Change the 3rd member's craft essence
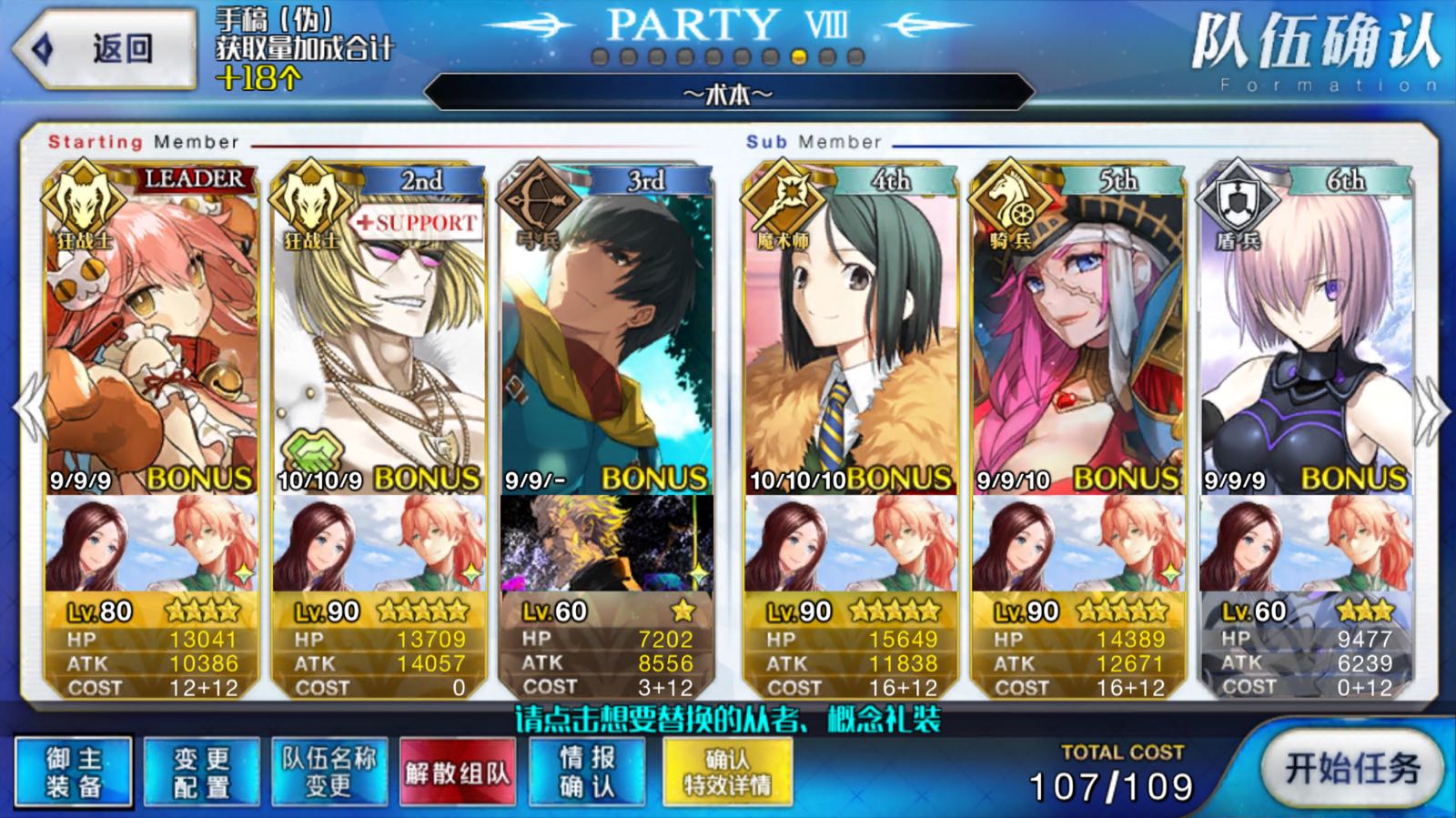The image size is (1456, 818). [x=606, y=543]
